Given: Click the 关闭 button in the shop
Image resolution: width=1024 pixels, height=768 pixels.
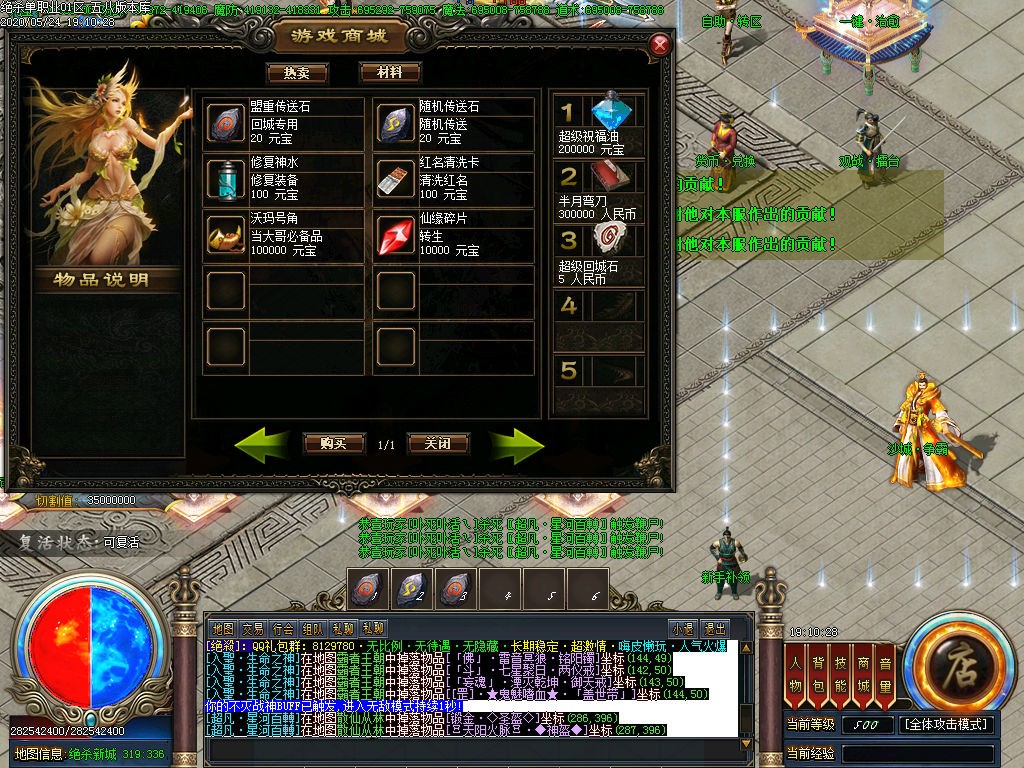Looking at the screenshot, I should pos(438,443).
